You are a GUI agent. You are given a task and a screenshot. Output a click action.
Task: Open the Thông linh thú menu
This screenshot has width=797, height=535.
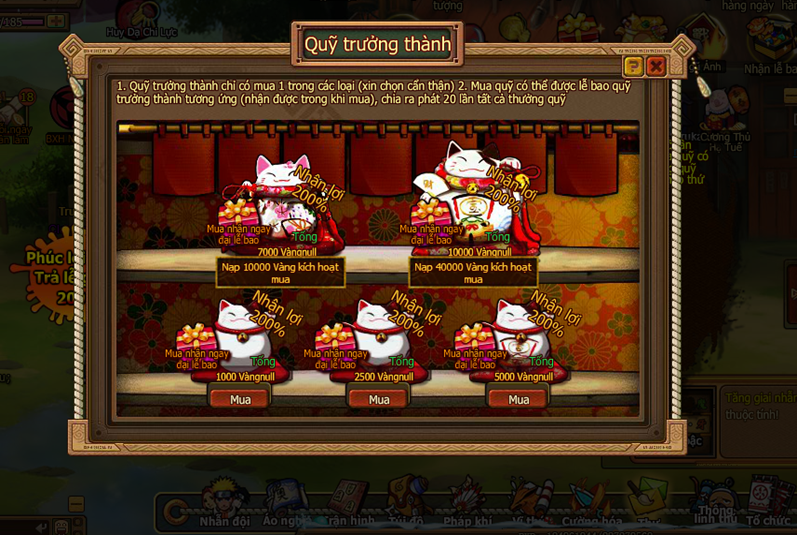click(715, 502)
